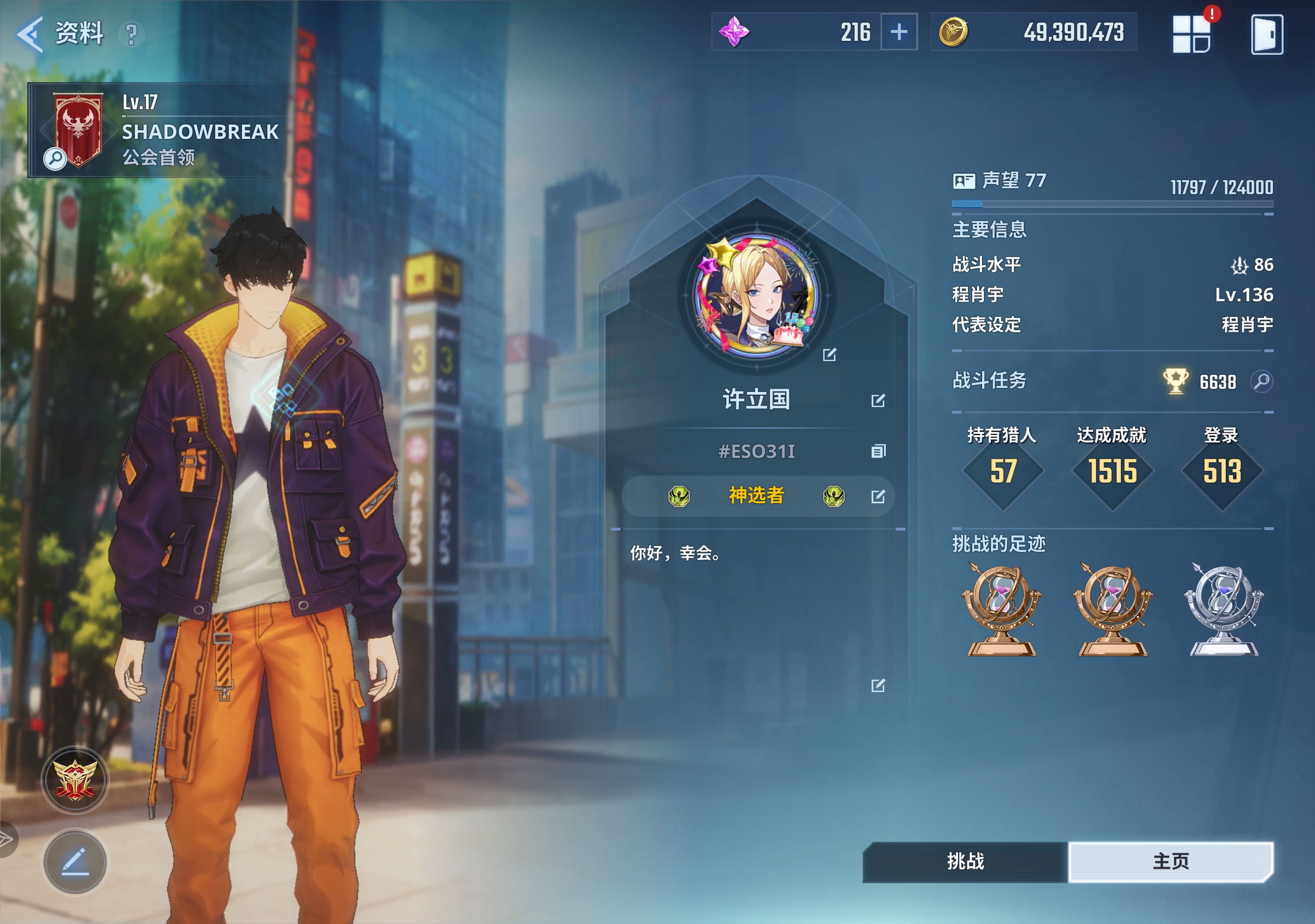Edit the profile avatar portrait
Image resolution: width=1315 pixels, height=924 pixels.
[x=829, y=355]
